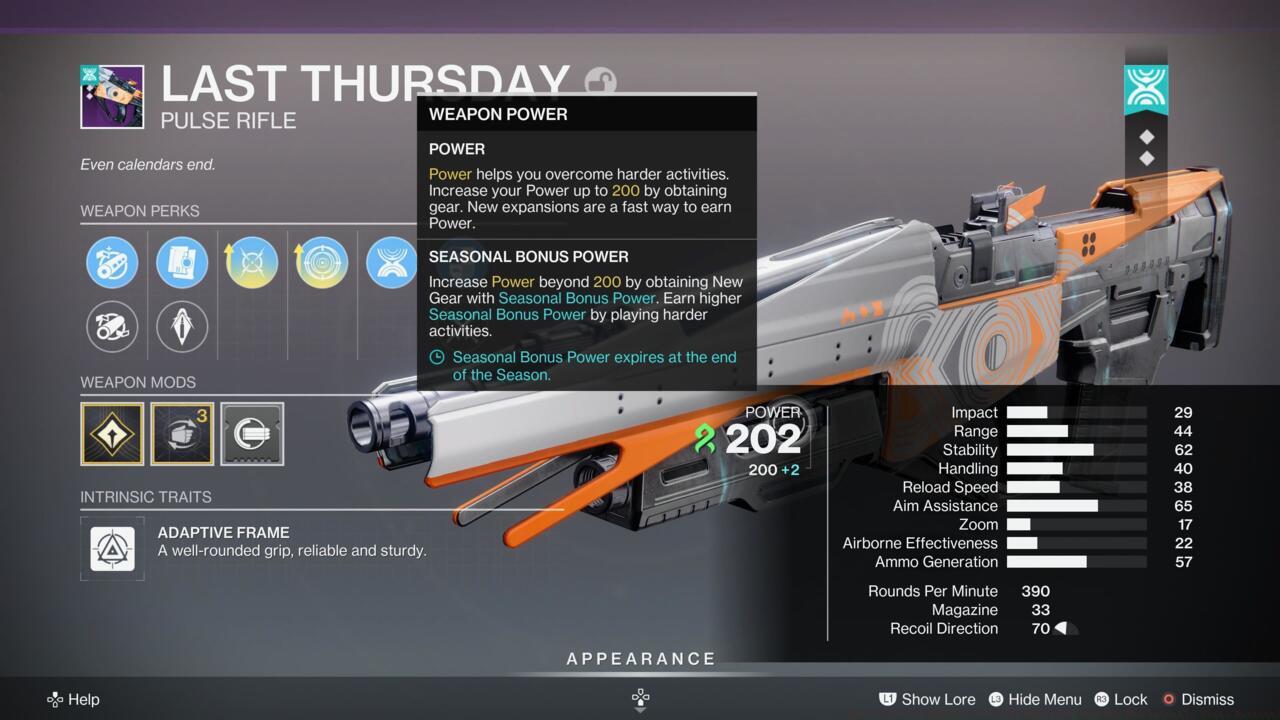Viewport: 1280px width, 720px height.
Task: Switch to the Appearance tab
Action: pos(640,658)
